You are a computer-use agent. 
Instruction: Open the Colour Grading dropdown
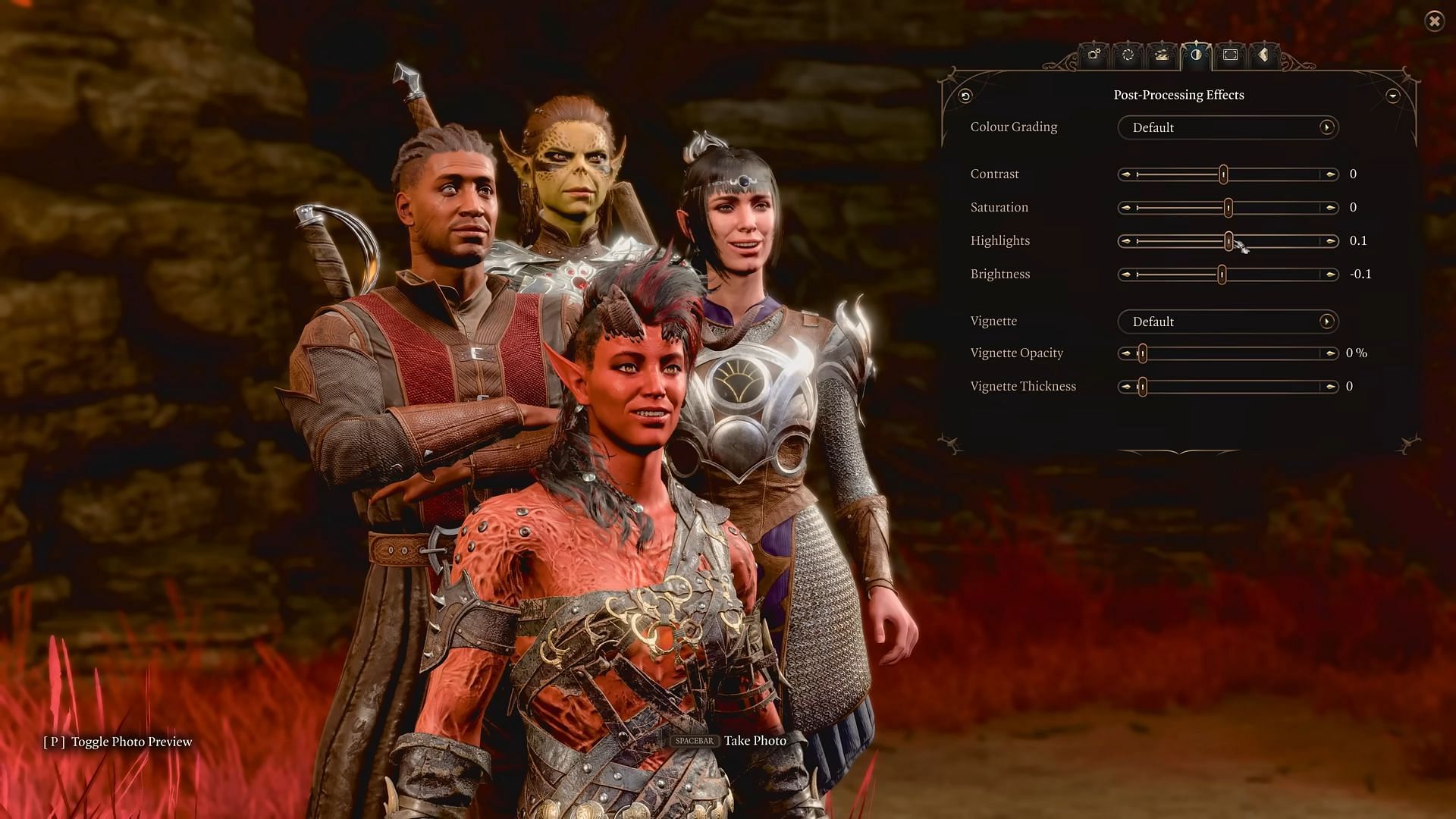[1228, 127]
